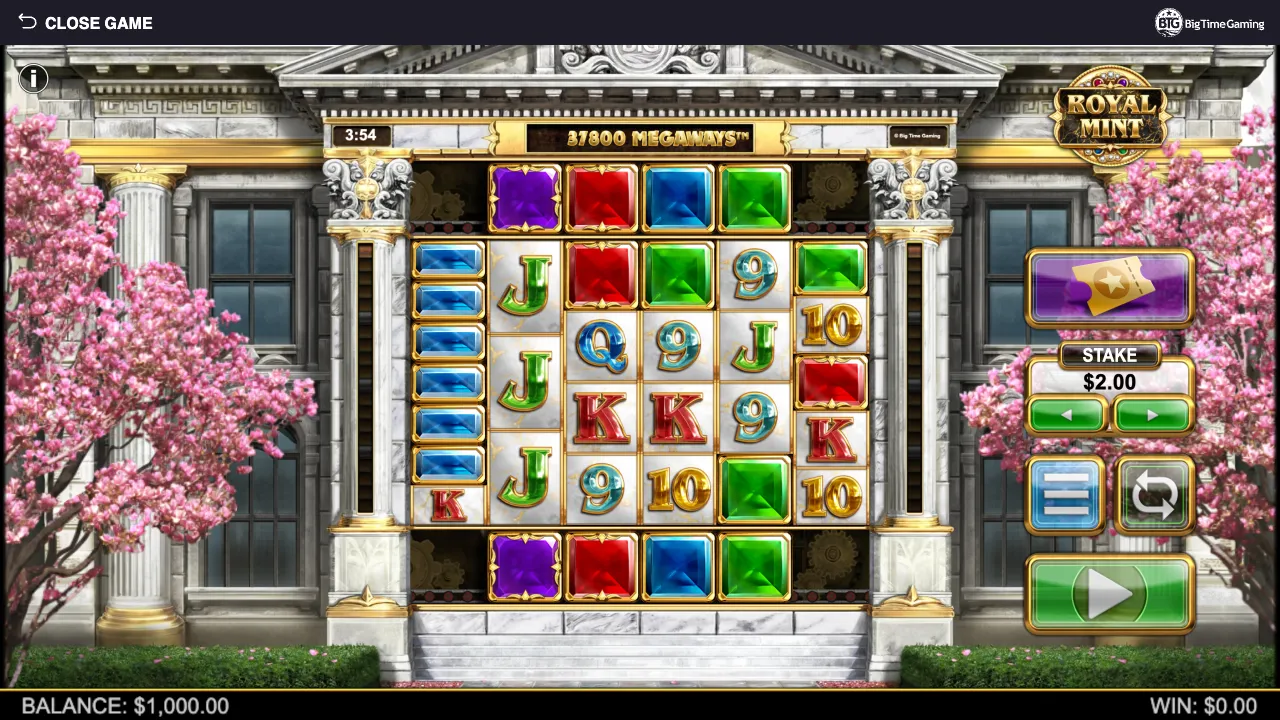Open the purple golden-ticket feature buy button

(x=1110, y=288)
